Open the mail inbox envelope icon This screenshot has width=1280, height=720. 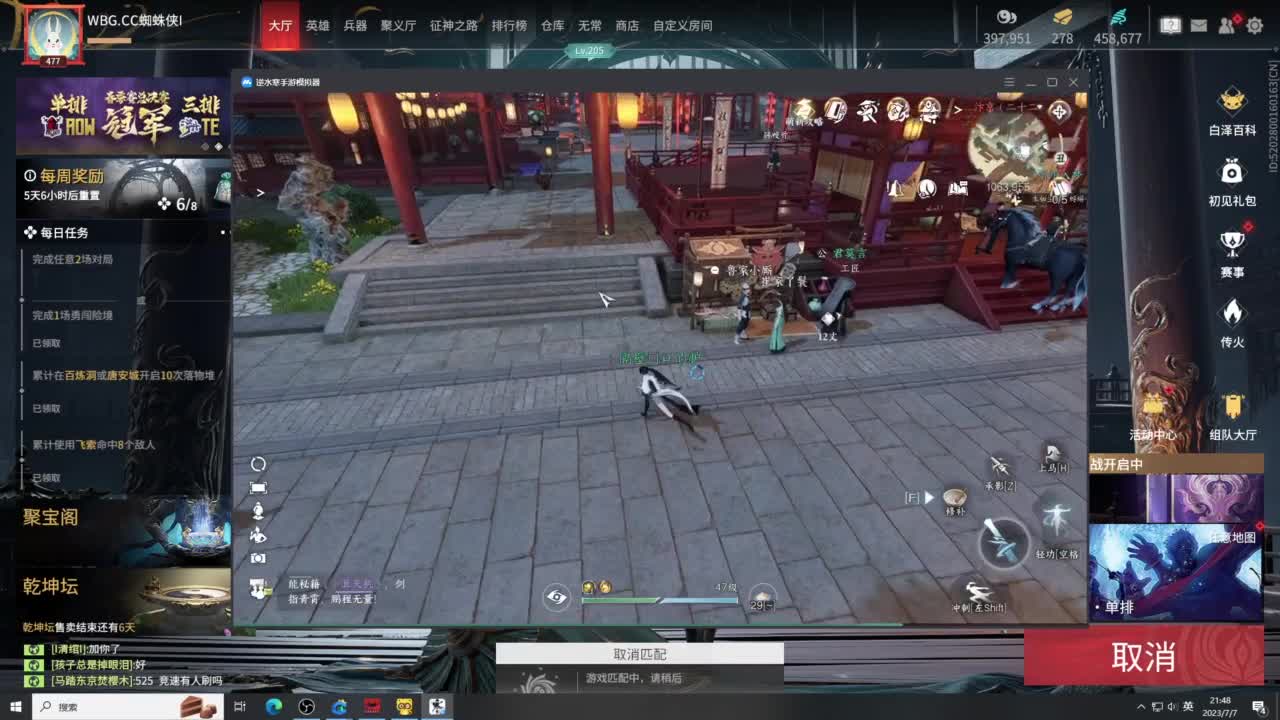(x=1199, y=25)
